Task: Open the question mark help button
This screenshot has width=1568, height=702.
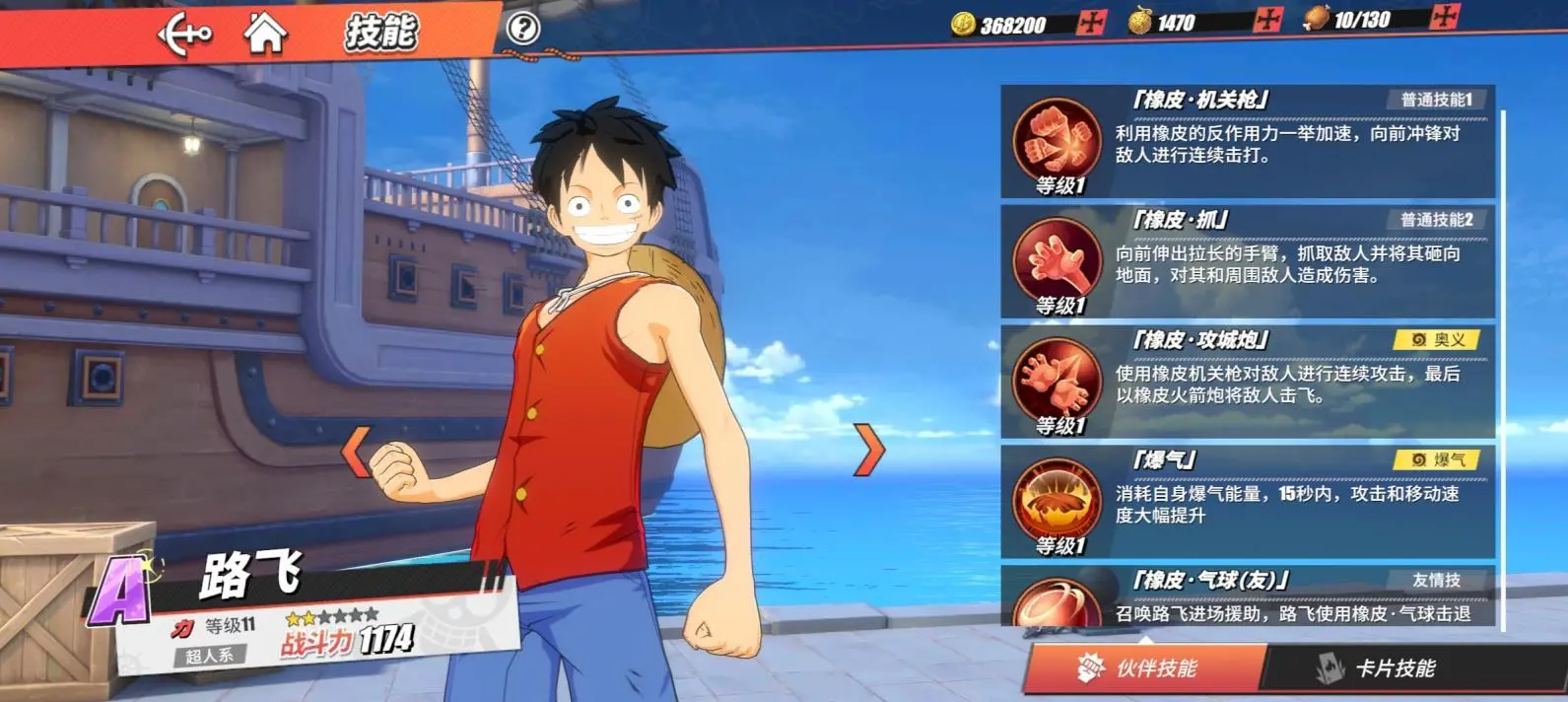Action: point(522,28)
